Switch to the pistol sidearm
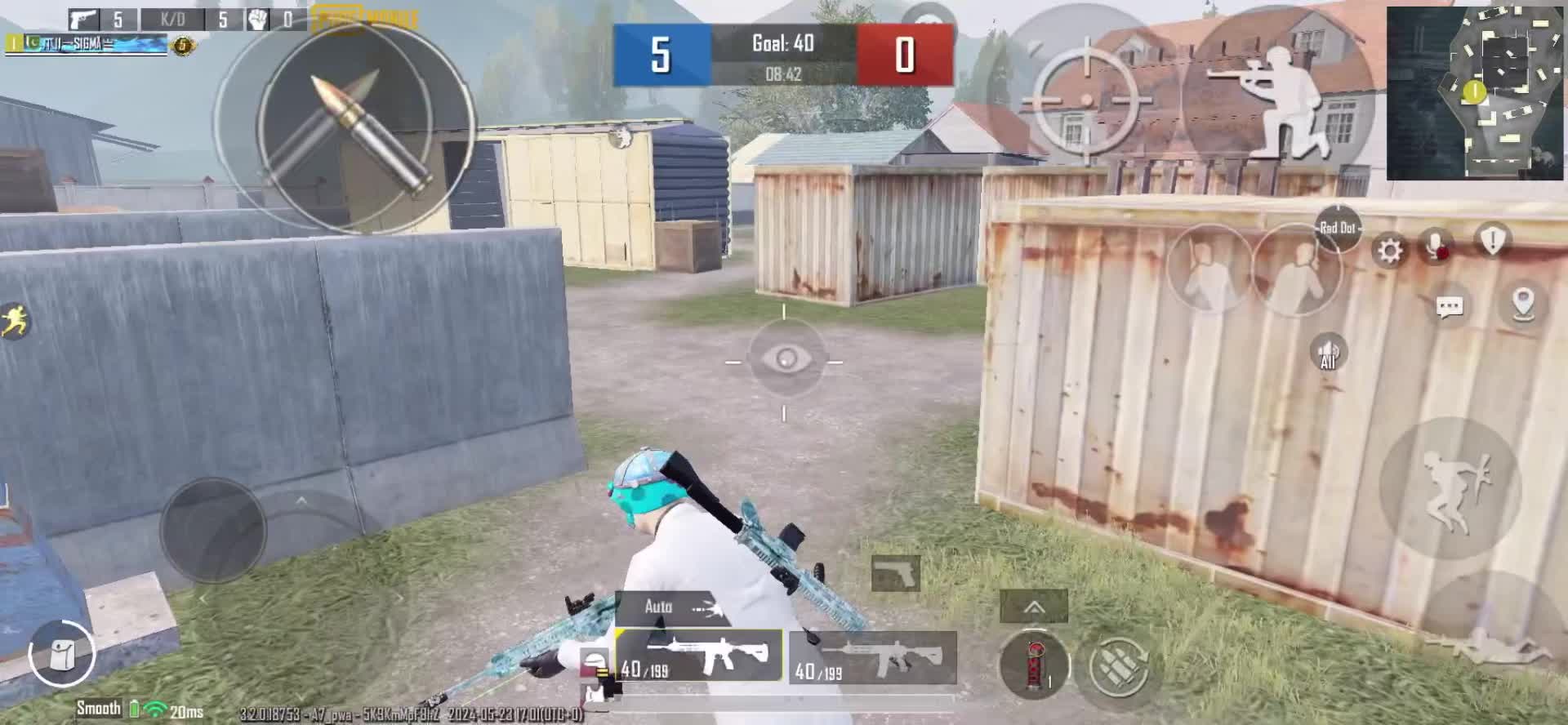The image size is (1568, 725). (896, 572)
